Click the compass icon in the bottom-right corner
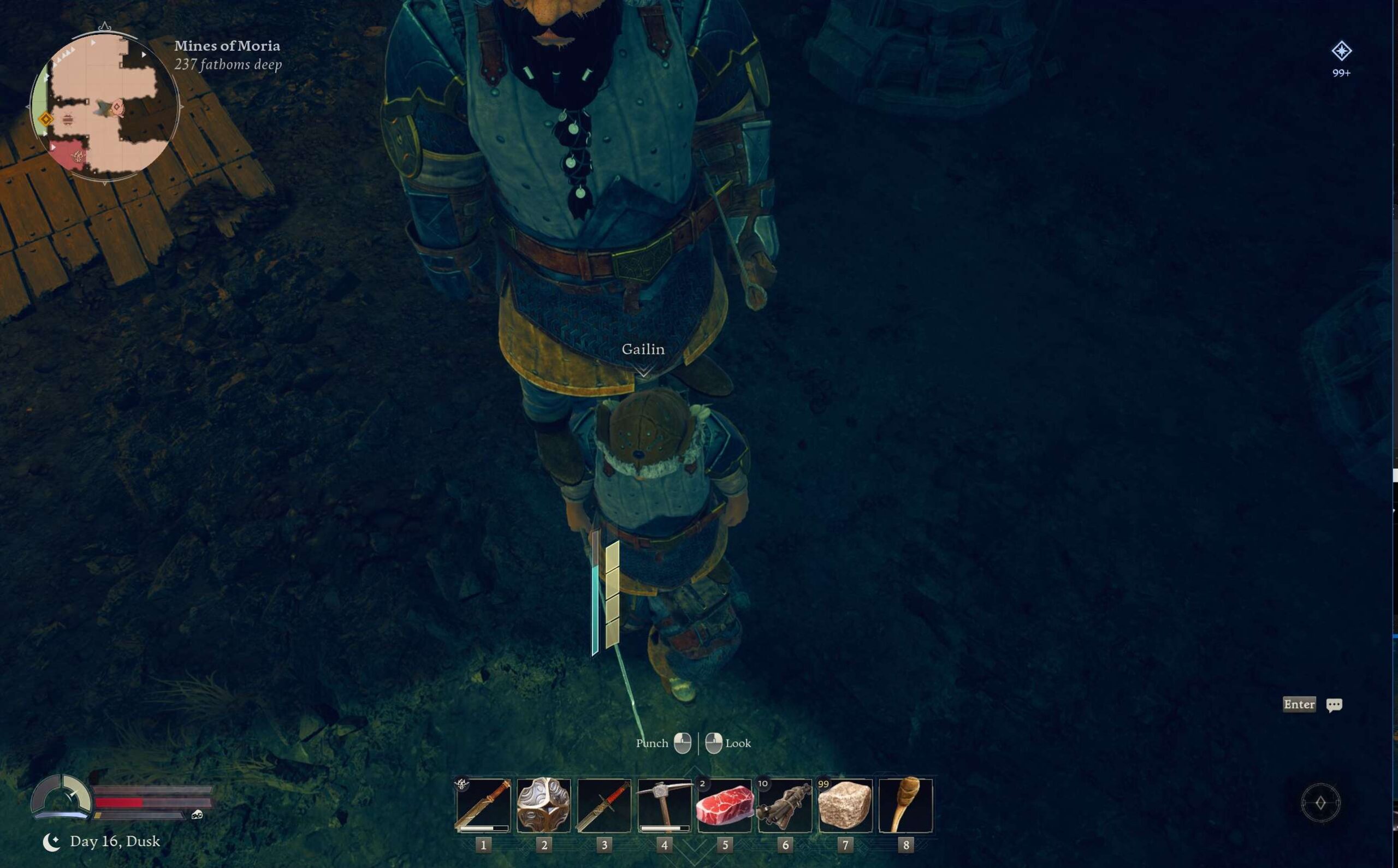 pos(1320,802)
